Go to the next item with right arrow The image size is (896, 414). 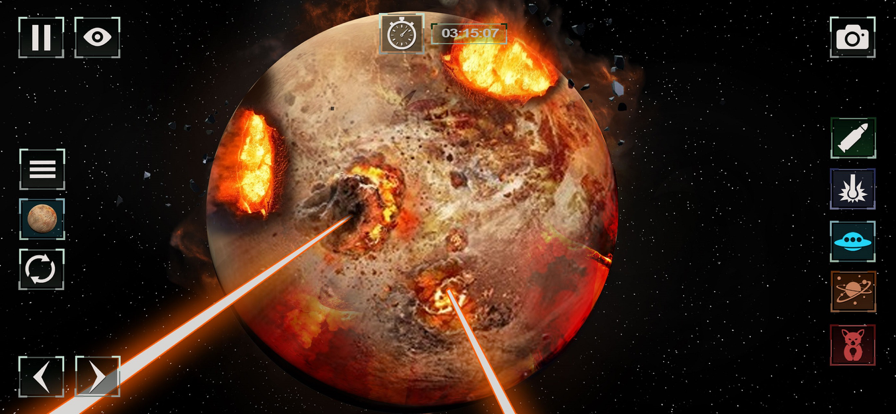pyautogui.click(x=97, y=377)
